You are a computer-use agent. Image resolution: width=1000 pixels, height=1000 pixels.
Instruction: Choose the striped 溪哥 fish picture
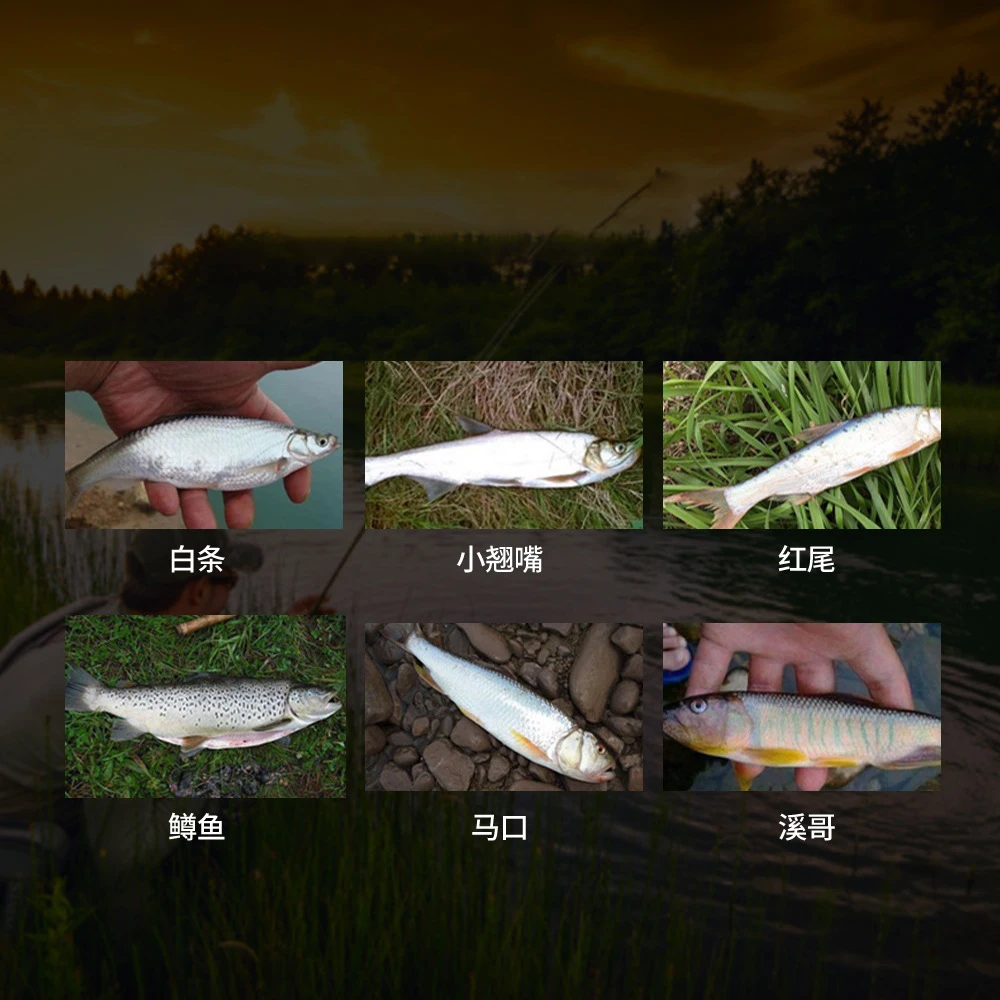point(801,707)
